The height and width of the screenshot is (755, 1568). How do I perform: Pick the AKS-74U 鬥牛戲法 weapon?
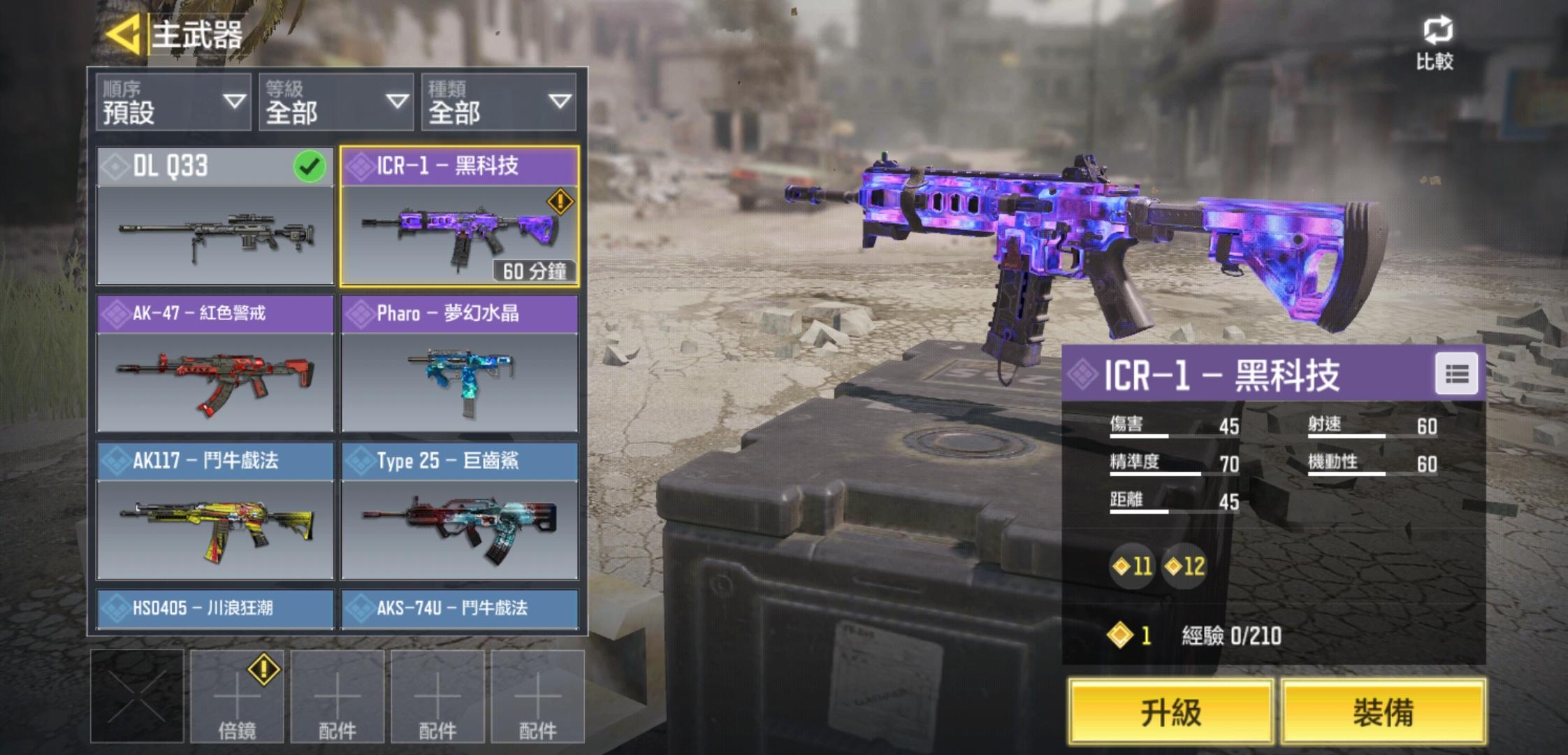459,608
